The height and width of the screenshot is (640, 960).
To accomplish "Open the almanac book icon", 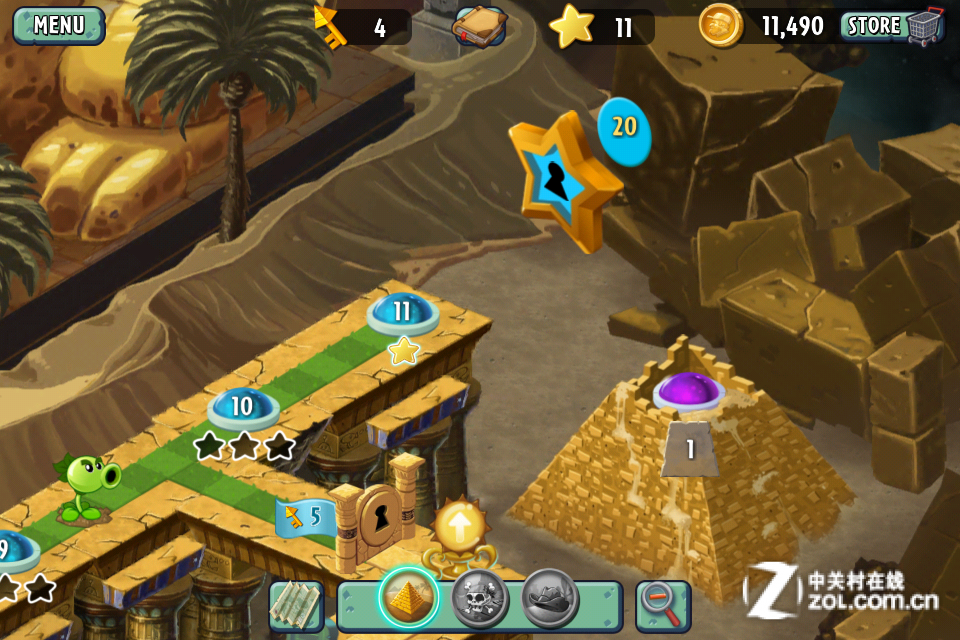I will pyautogui.click(x=479, y=26).
